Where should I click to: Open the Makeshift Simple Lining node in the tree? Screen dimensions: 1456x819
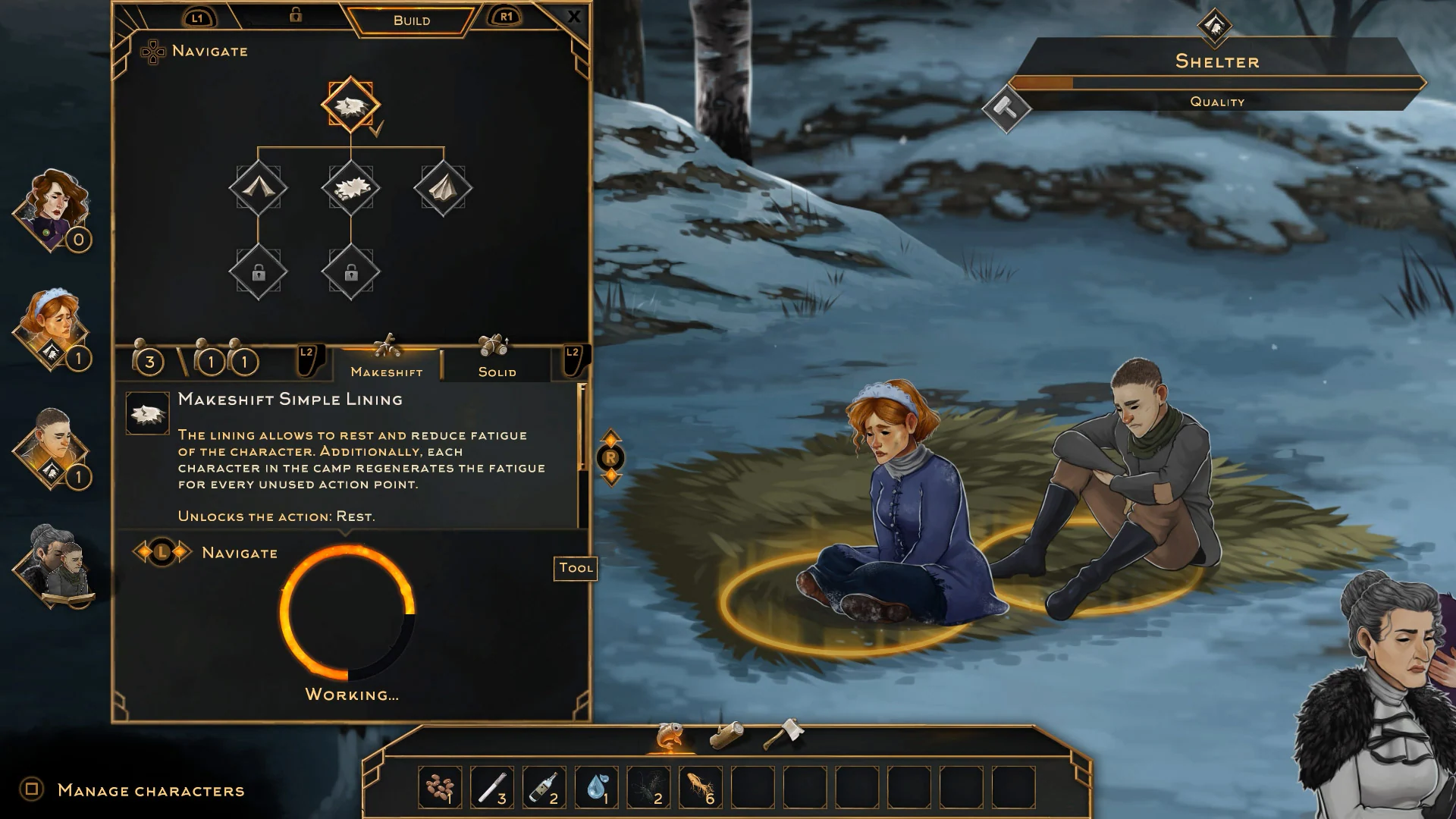(350, 189)
